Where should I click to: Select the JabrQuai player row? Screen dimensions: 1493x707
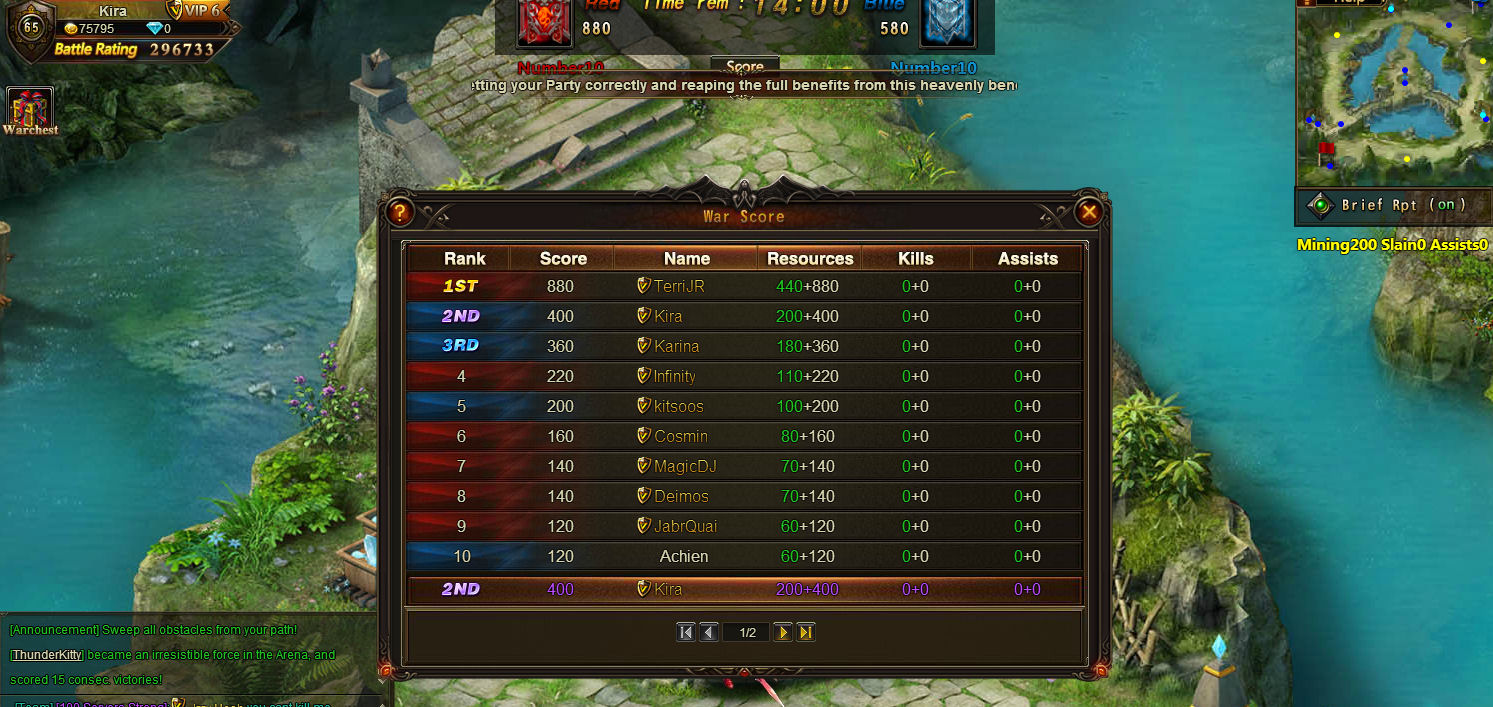pyautogui.click(x=744, y=526)
